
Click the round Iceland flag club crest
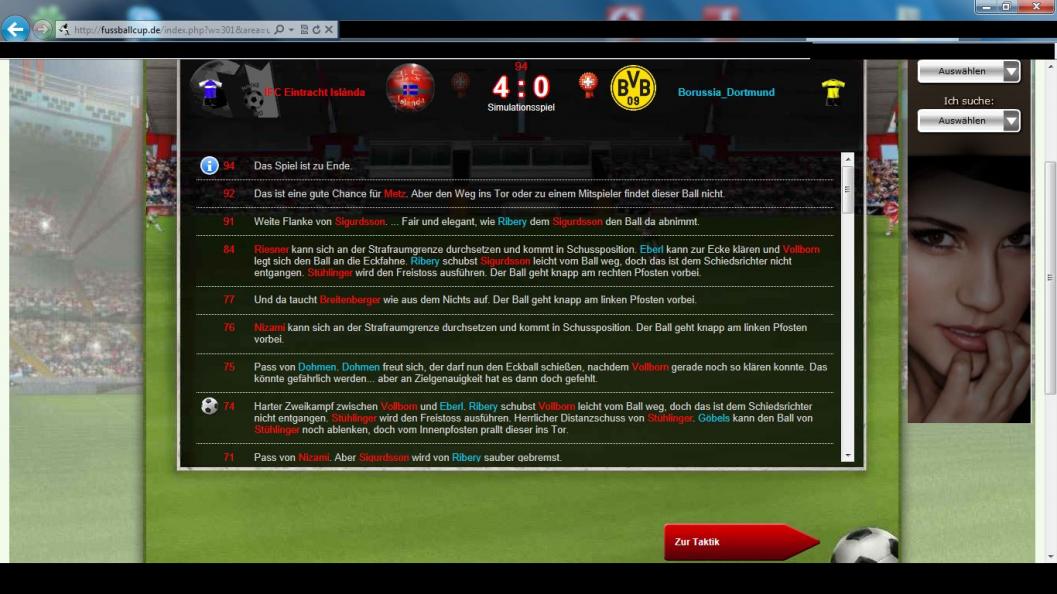tap(410, 88)
